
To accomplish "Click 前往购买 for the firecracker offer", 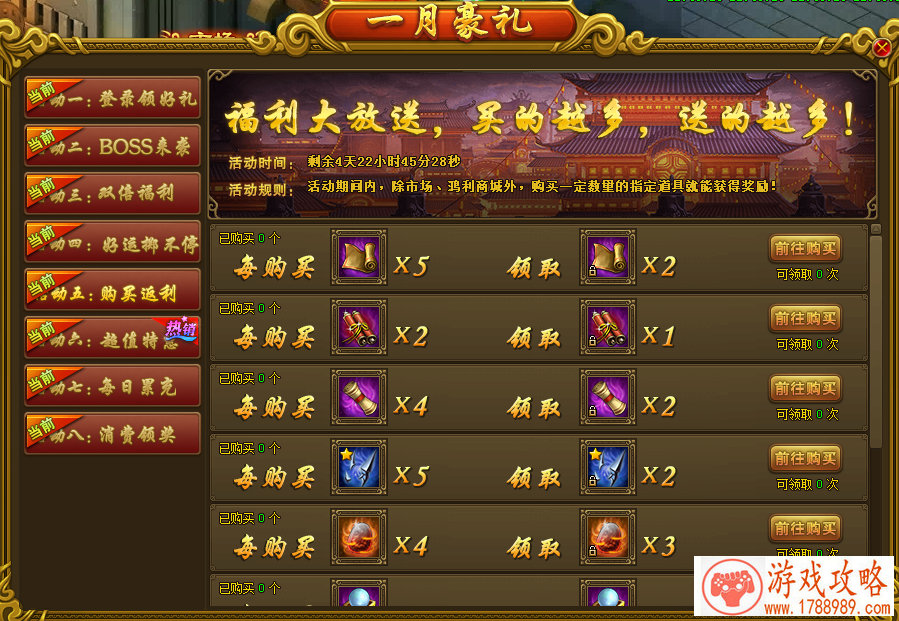I will (x=804, y=318).
